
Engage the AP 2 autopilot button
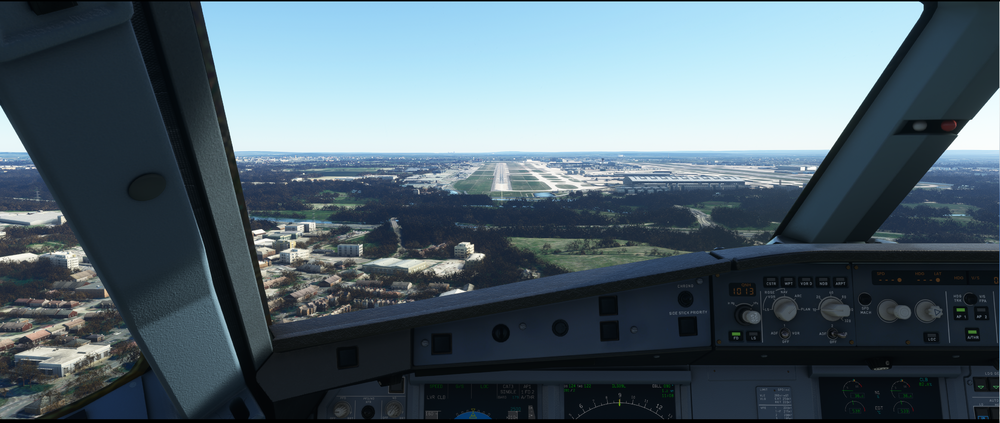[x=981, y=313]
